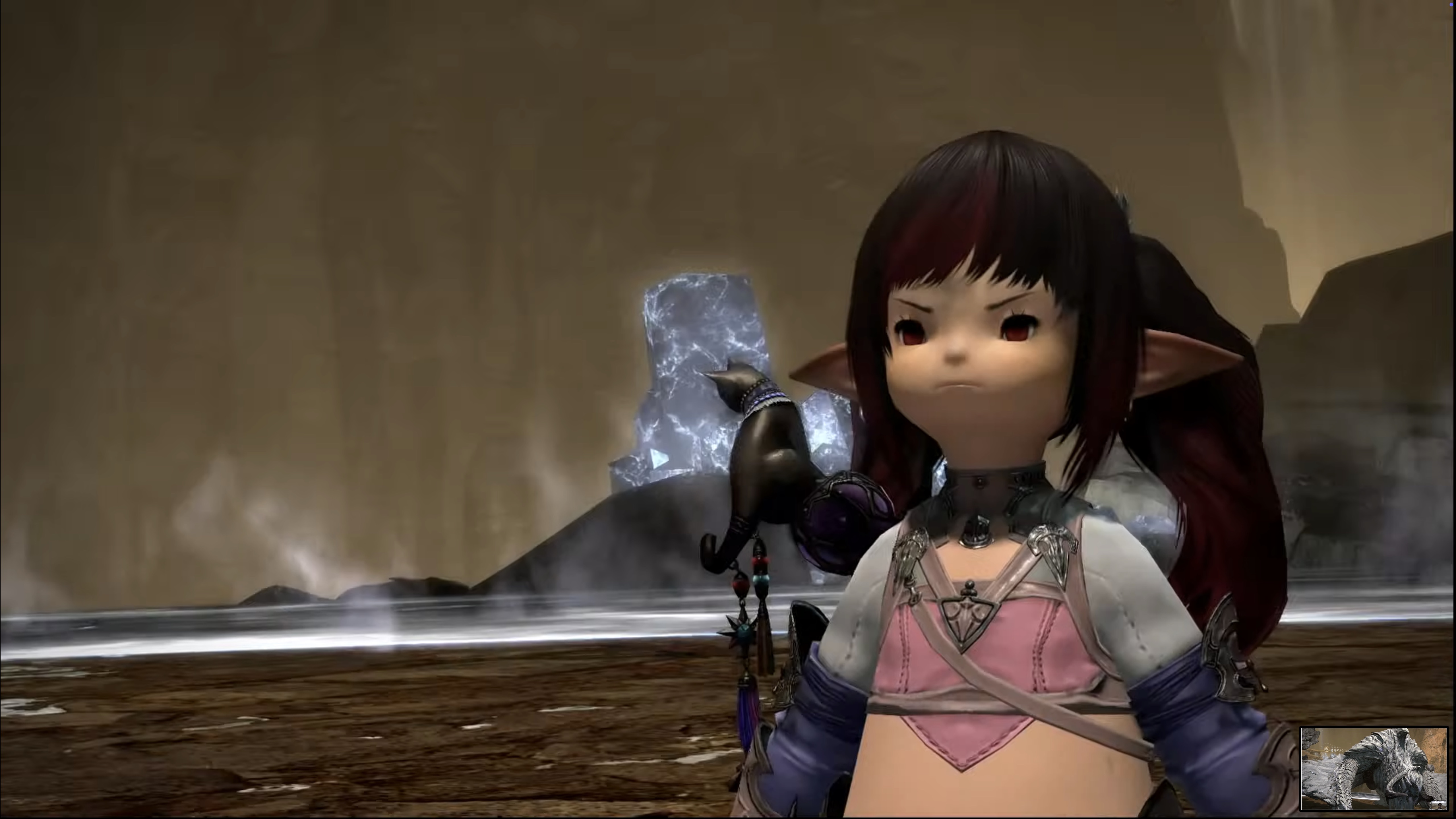Screen dimensions: 1456x819
Task: Open the picture-in-picture dragon thumbnail
Action: (x=1374, y=769)
